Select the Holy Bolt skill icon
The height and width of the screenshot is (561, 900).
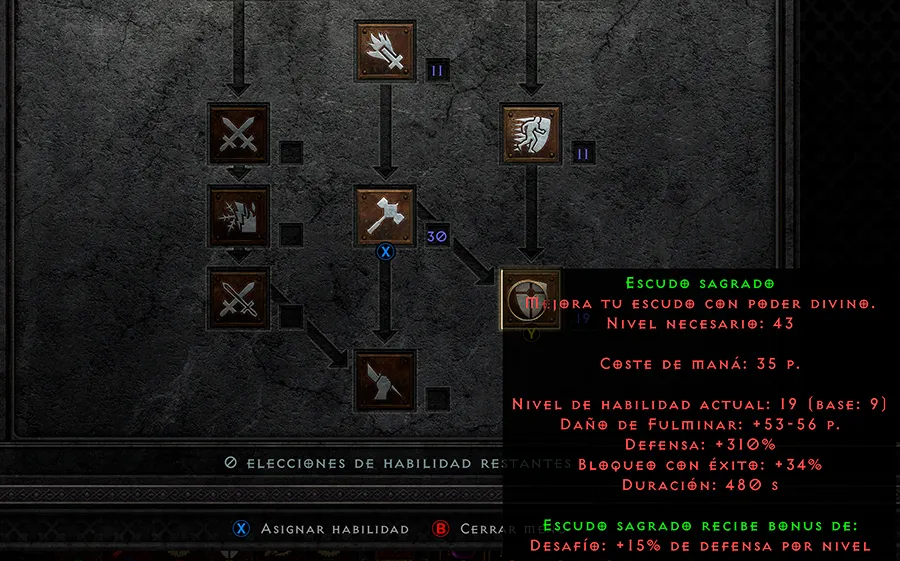[386, 51]
